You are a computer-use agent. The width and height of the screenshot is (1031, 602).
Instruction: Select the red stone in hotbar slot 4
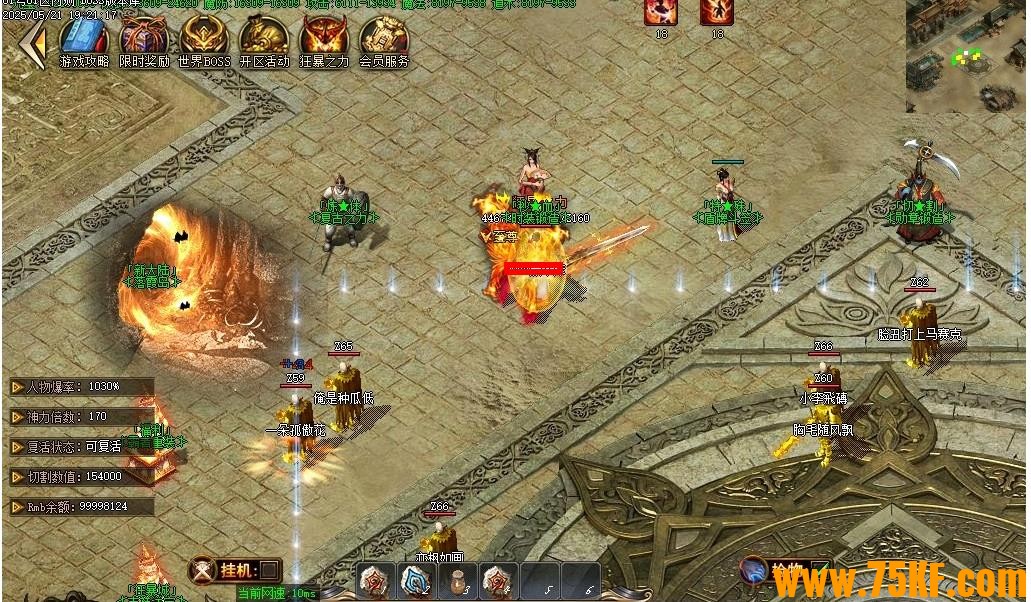pos(498,580)
